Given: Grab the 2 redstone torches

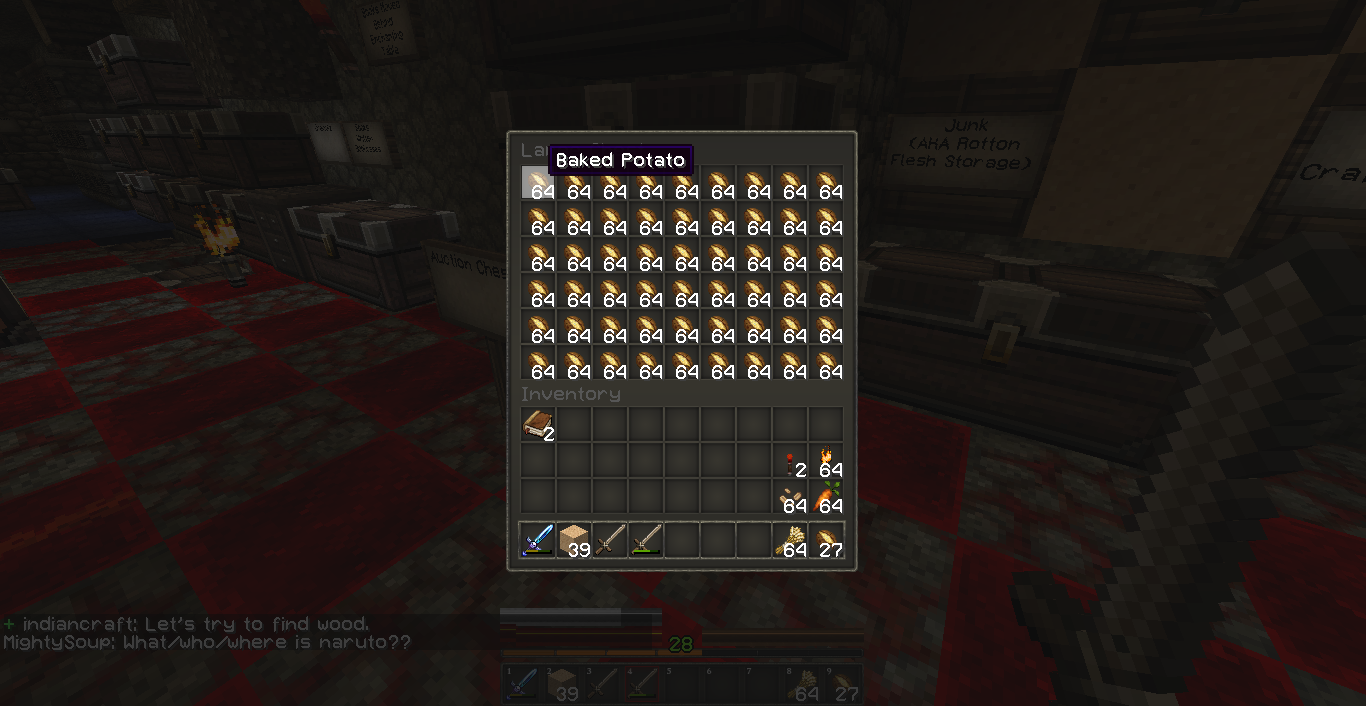Looking at the screenshot, I should 790,461.
